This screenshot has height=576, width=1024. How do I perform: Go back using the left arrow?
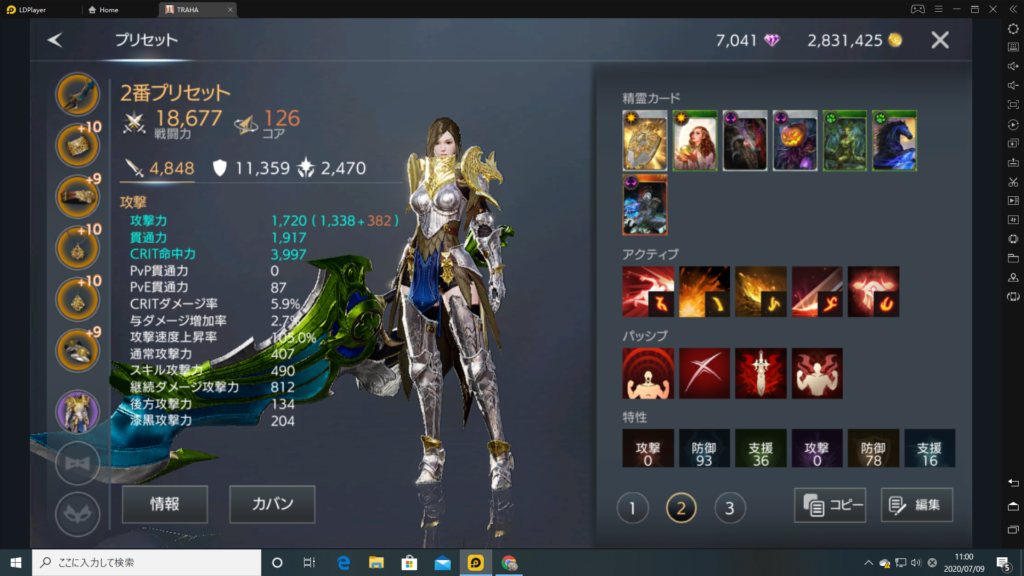(55, 40)
